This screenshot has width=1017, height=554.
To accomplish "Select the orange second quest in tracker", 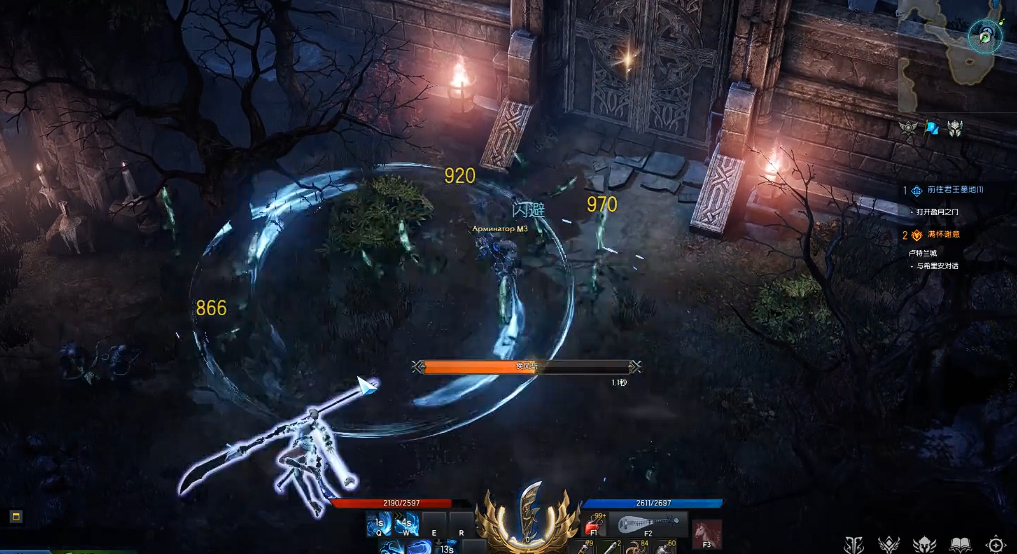I will [x=946, y=235].
